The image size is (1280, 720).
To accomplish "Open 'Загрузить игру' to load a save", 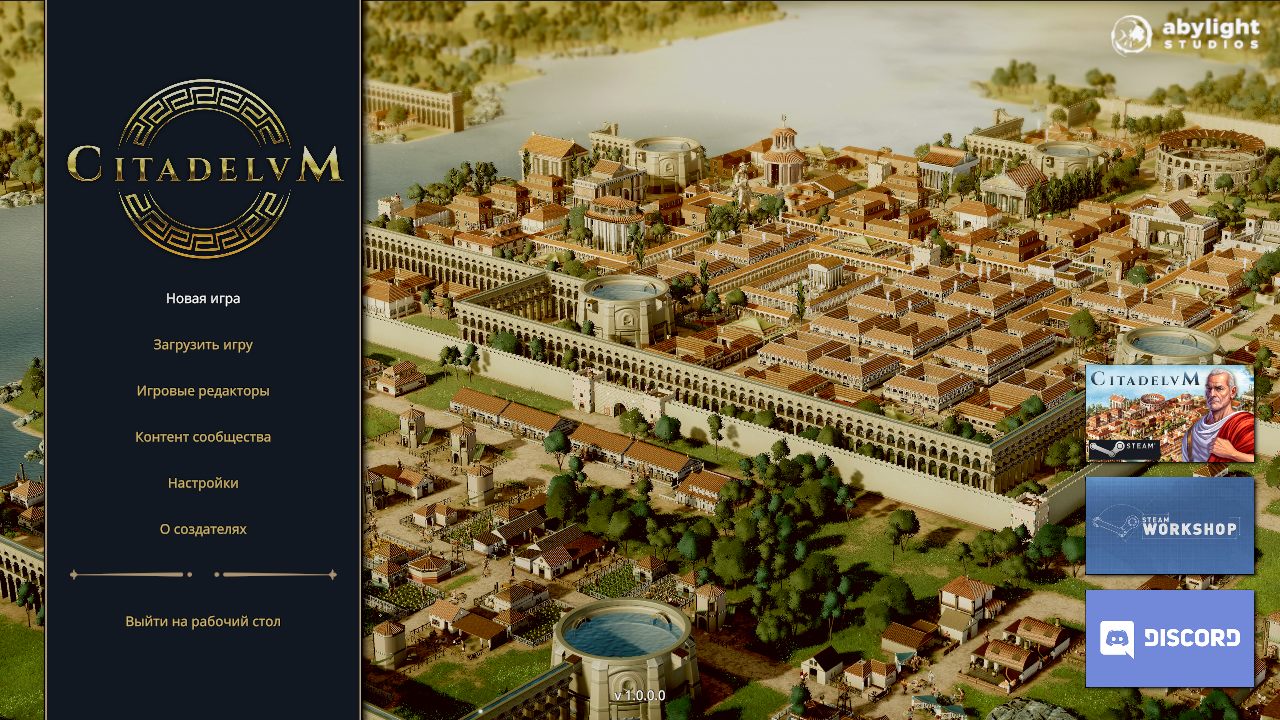I will [201, 343].
